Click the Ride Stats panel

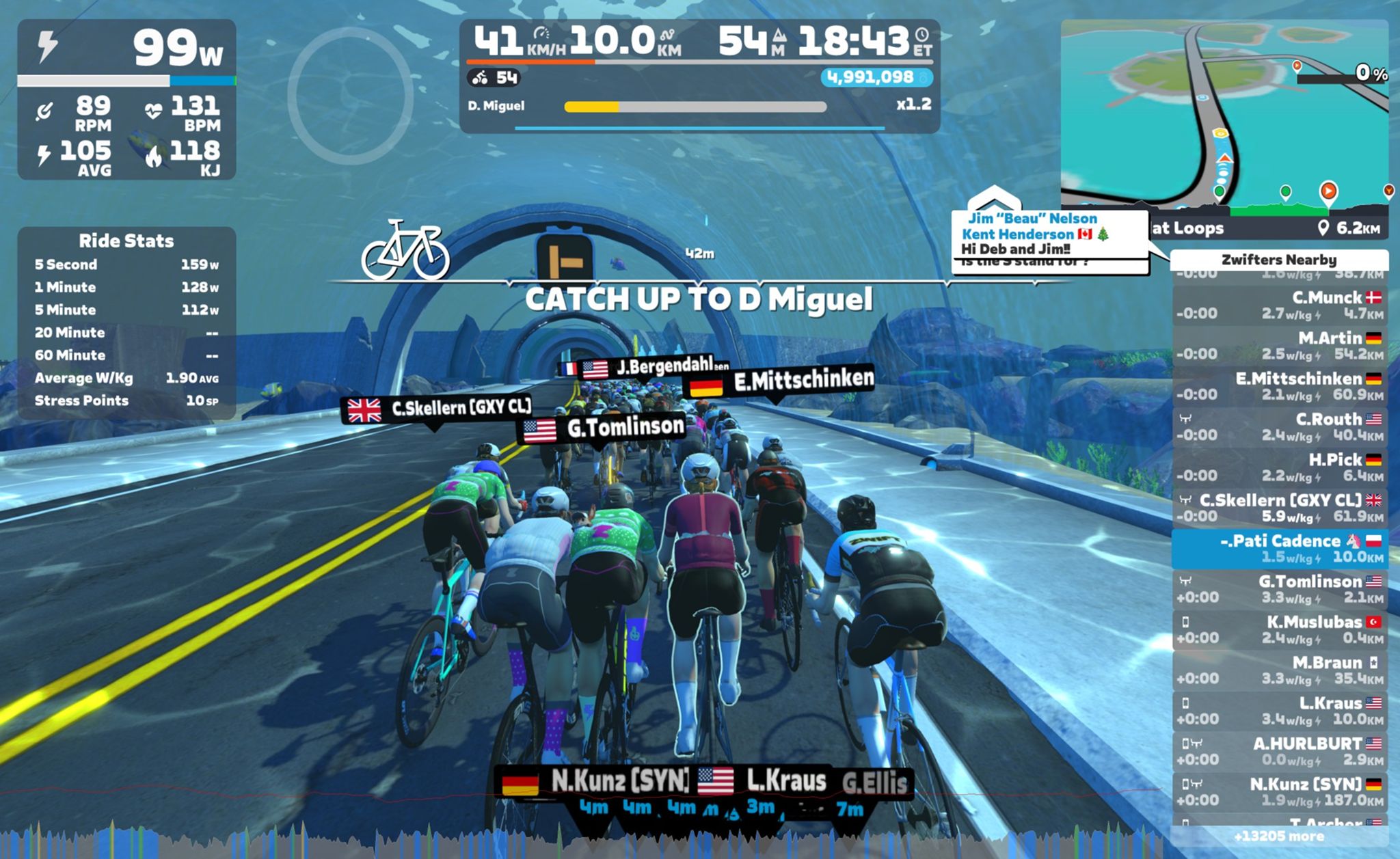126,322
